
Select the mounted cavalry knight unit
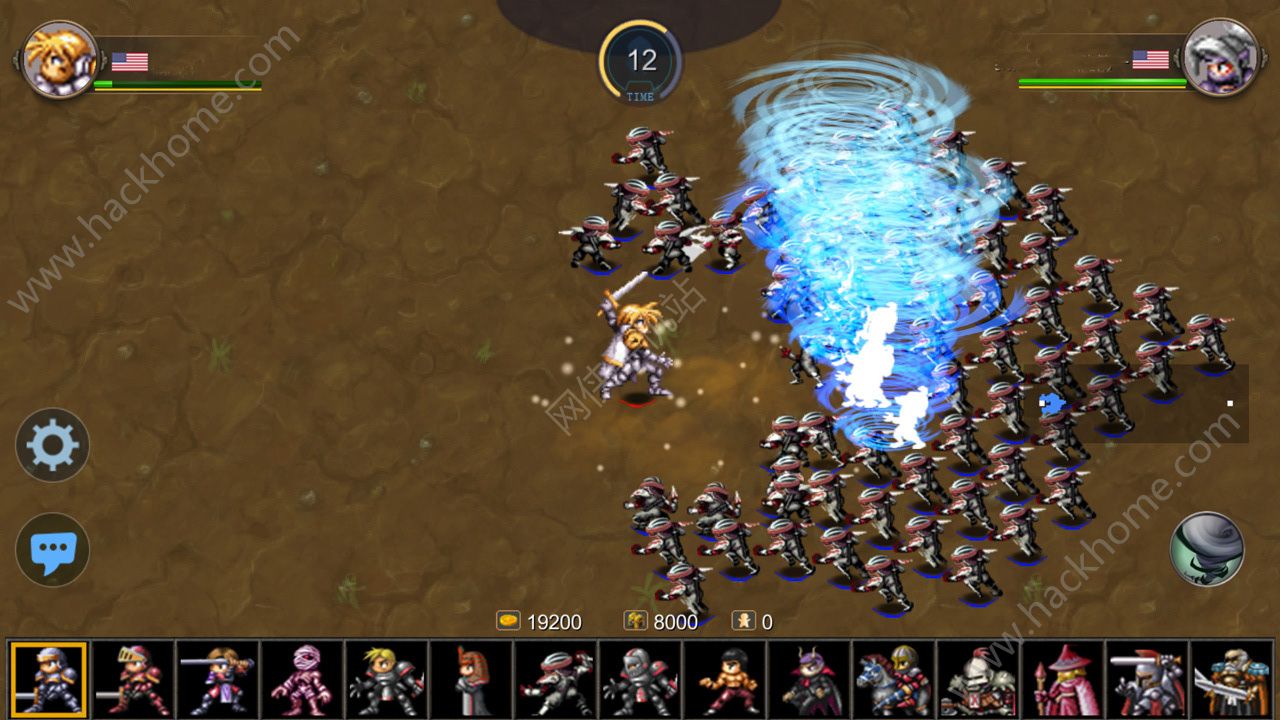click(893, 680)
